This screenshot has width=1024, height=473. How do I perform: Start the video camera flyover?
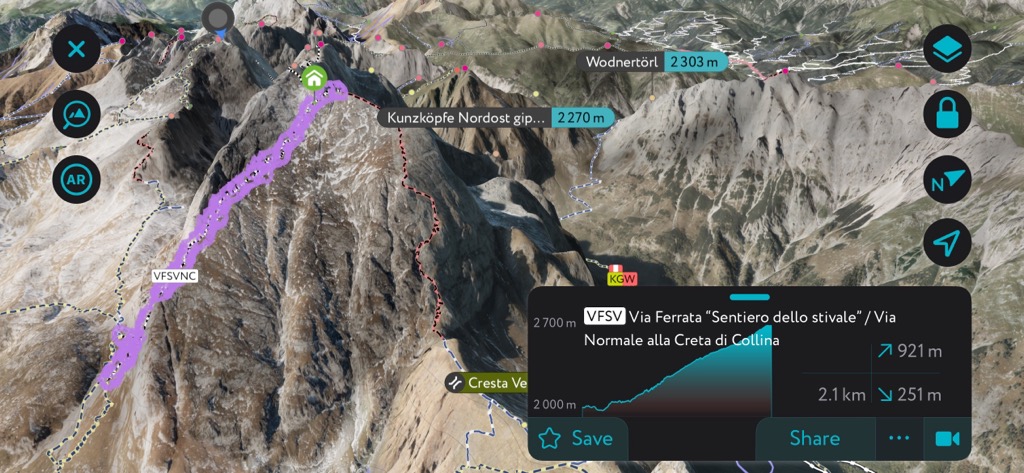pyautogui.click(x=946, y=438)
